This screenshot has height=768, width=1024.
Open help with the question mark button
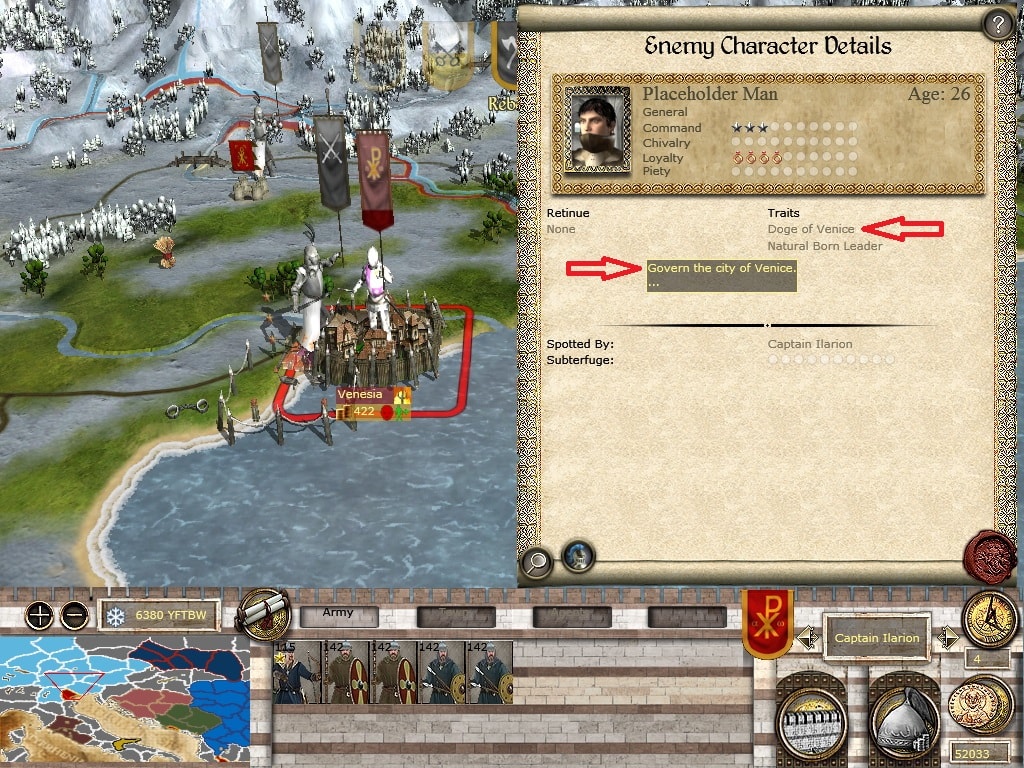[x=996, y=24]
